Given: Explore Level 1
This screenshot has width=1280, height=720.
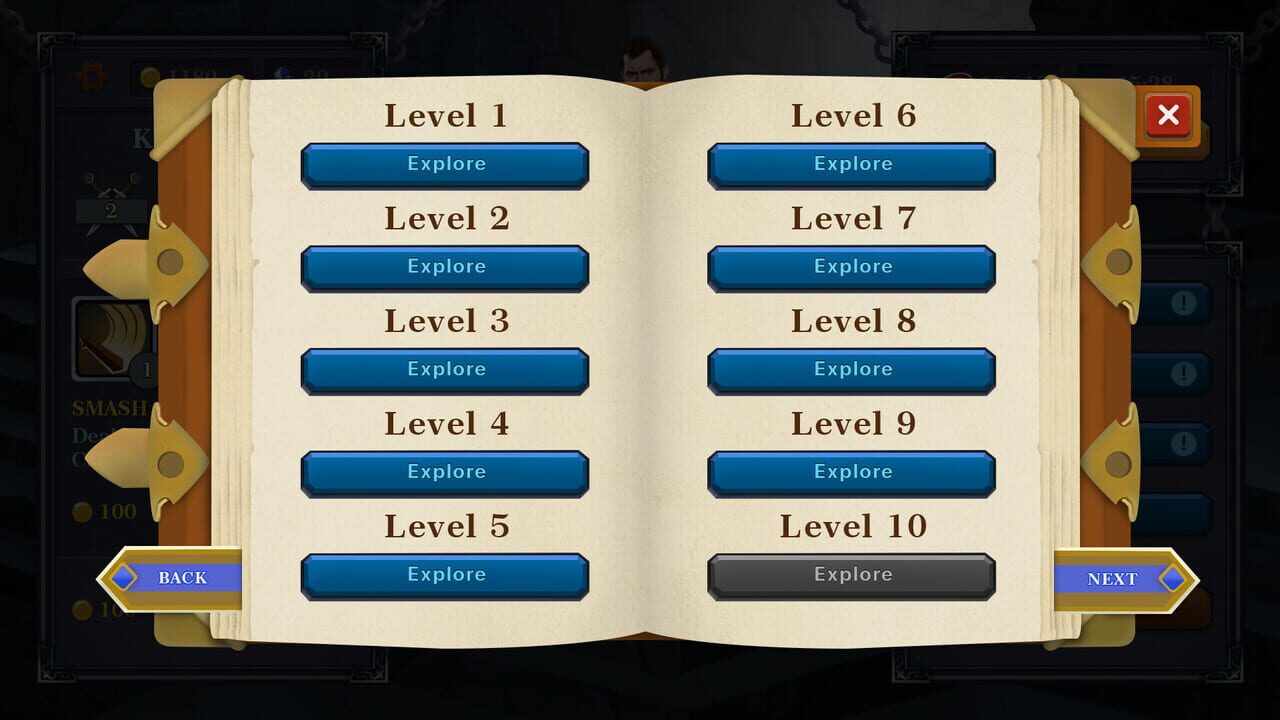Looking at the screenshot, I should click(445, 164).
